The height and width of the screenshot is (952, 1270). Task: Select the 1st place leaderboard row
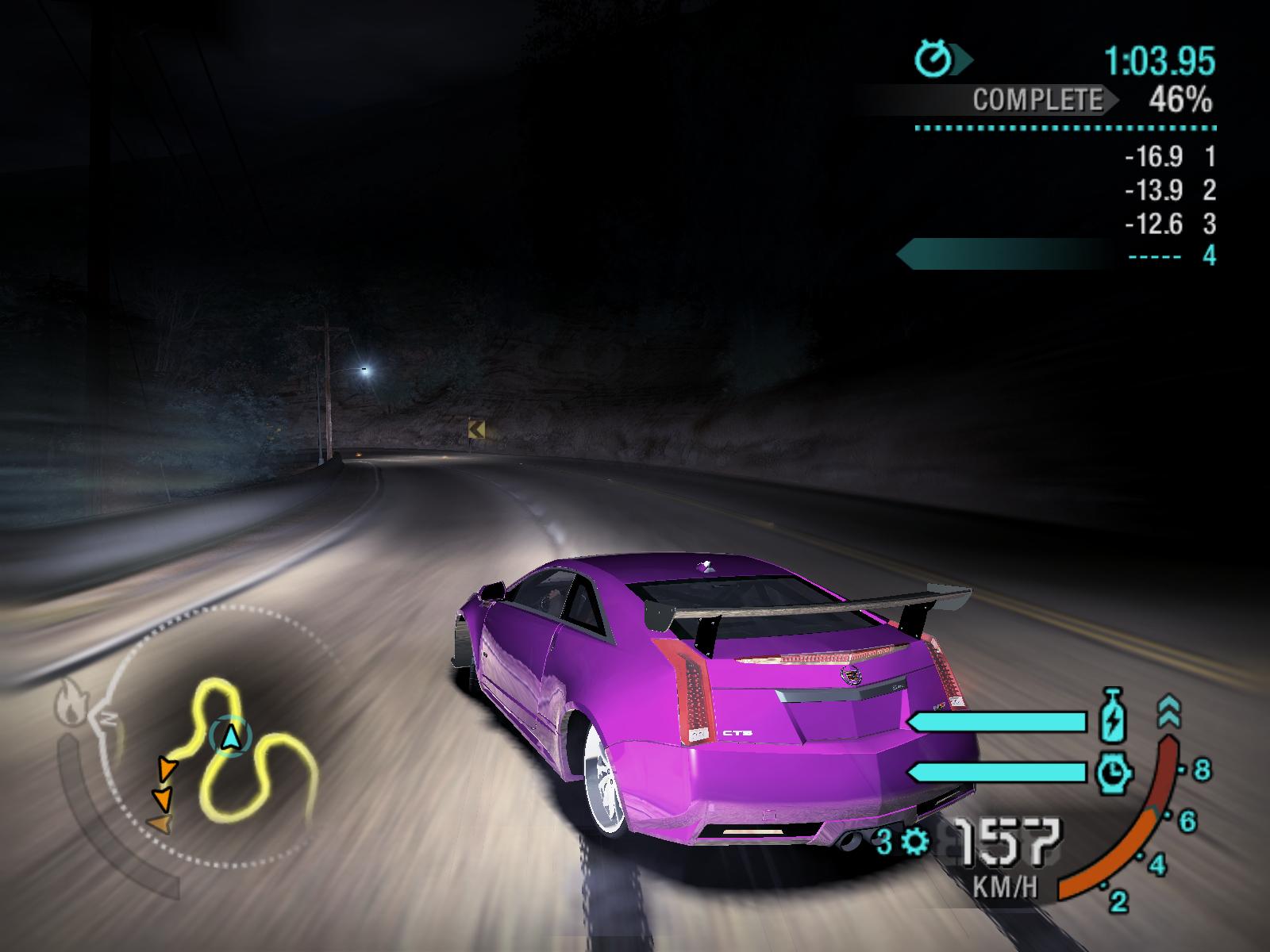pos(1168,156)
